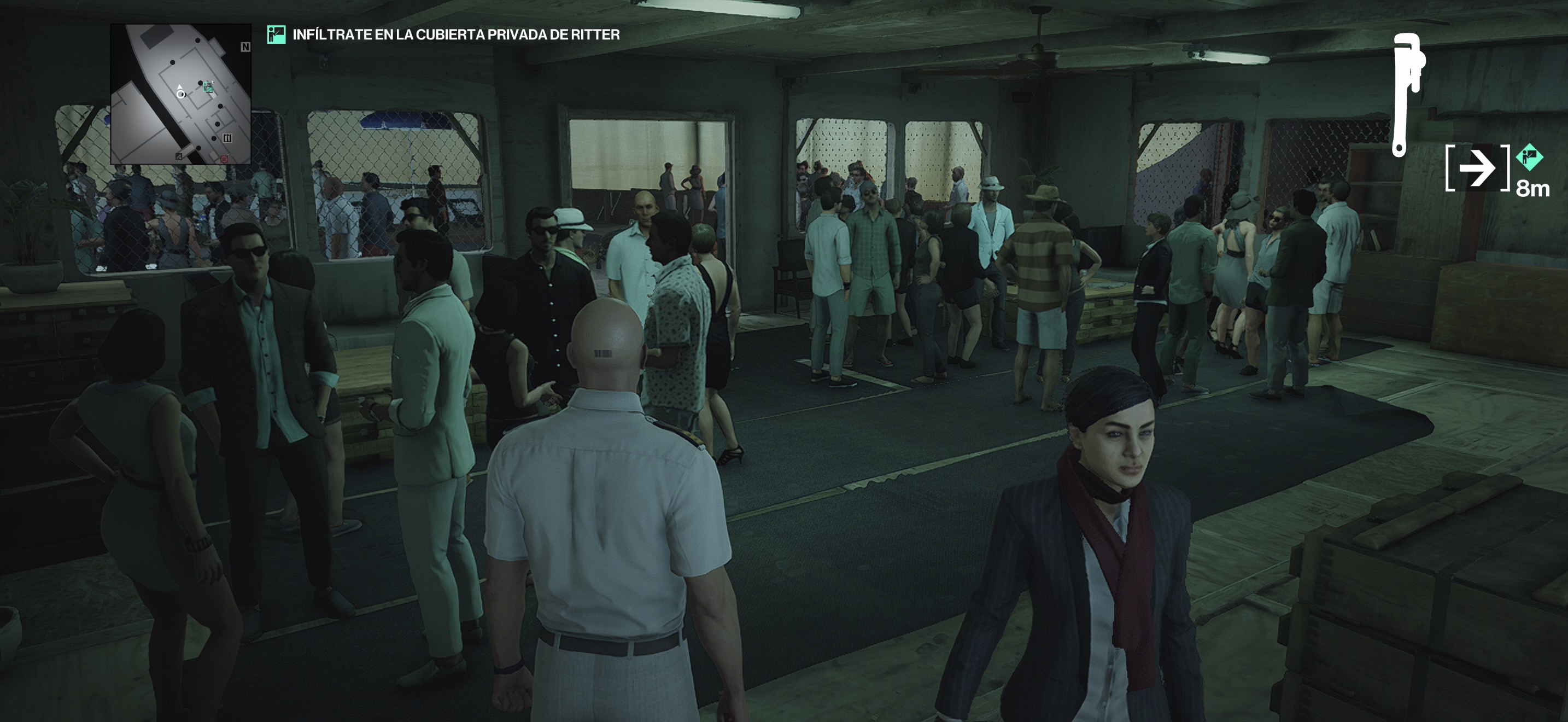Open the minimap in the corner

[x=181, y=95]
